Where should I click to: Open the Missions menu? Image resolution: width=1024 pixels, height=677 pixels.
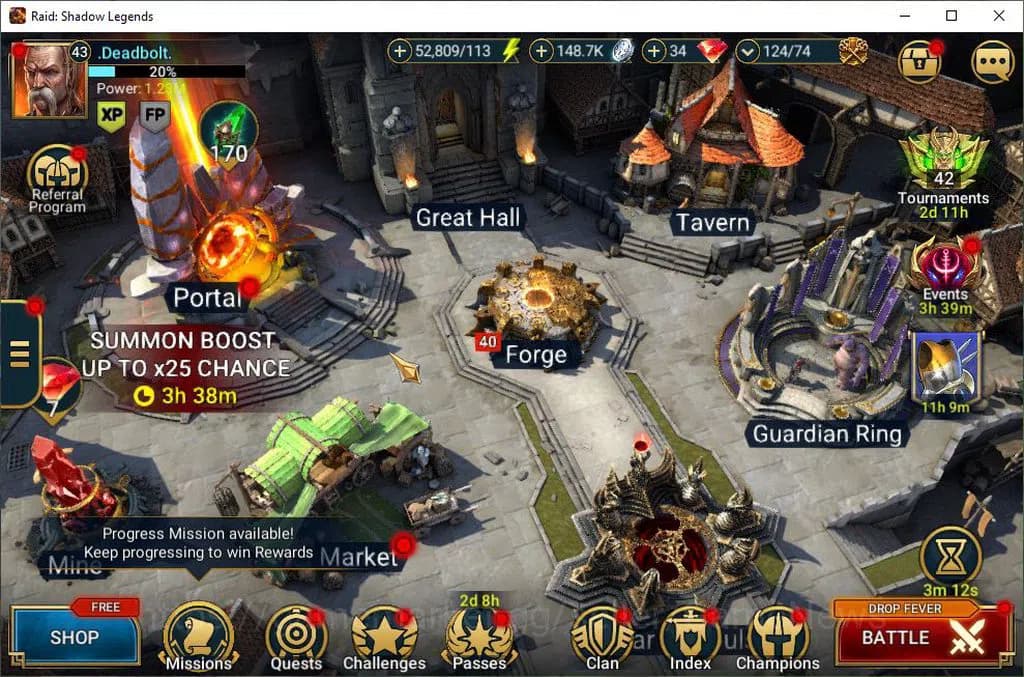(198, 635)
